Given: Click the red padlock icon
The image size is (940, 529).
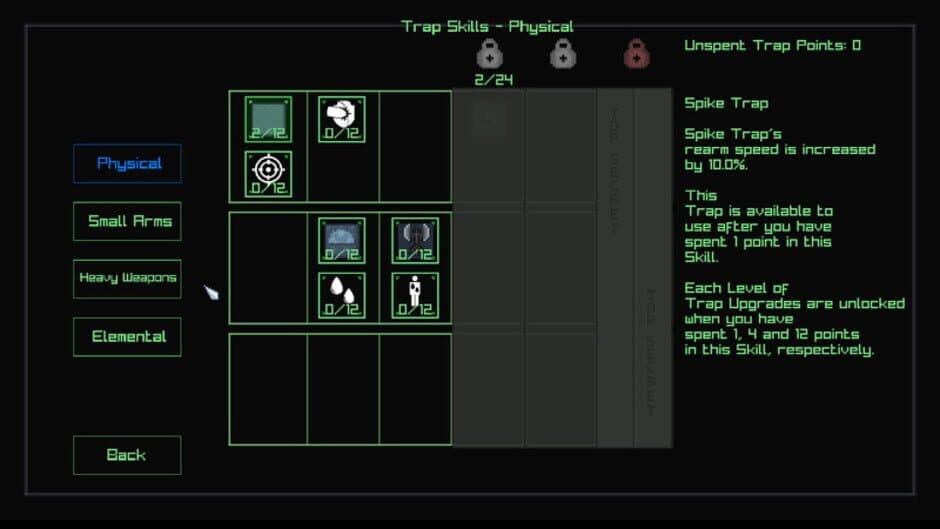Looking at the screenshot, I should coord(636,53).
